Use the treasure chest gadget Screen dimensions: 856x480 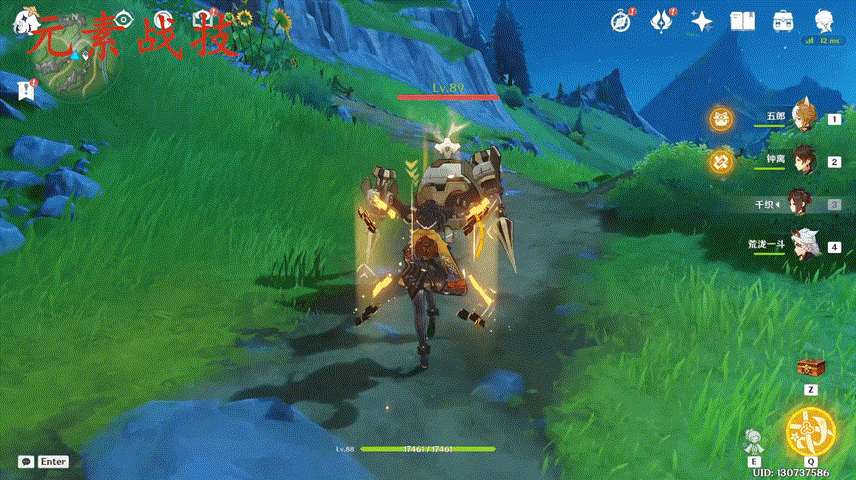[809, 367]
